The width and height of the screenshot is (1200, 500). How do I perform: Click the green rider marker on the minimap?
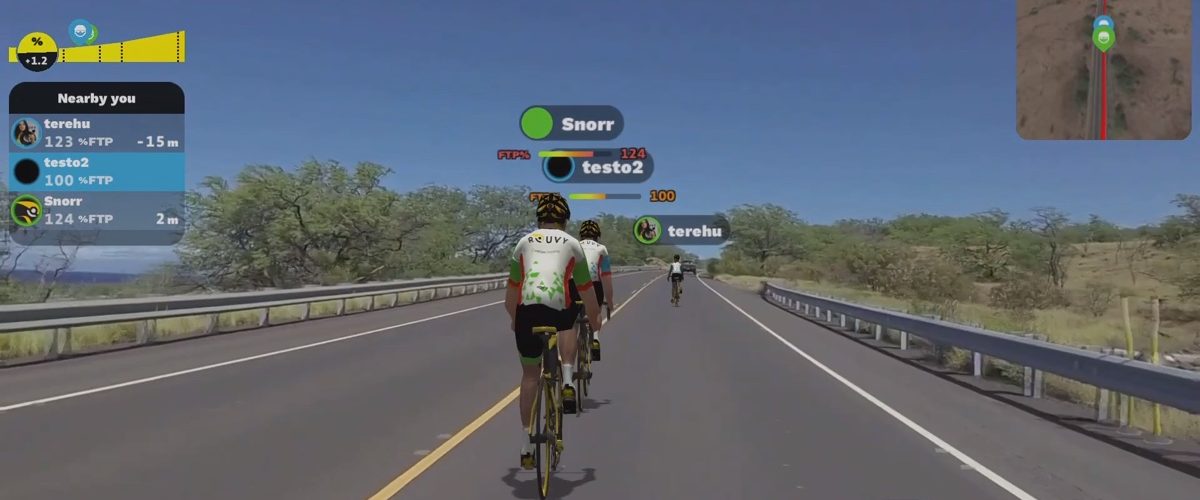click(x=1103, y=40)
